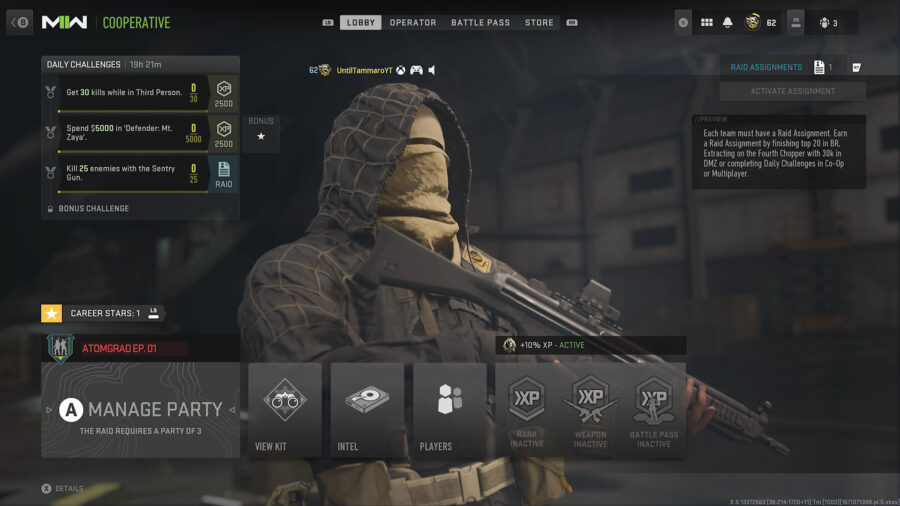Image resolution: width=900 pixels, height=506 pixels.
Task: Open the Store tab
Action: pyautogui.click(x=539, y=22)
